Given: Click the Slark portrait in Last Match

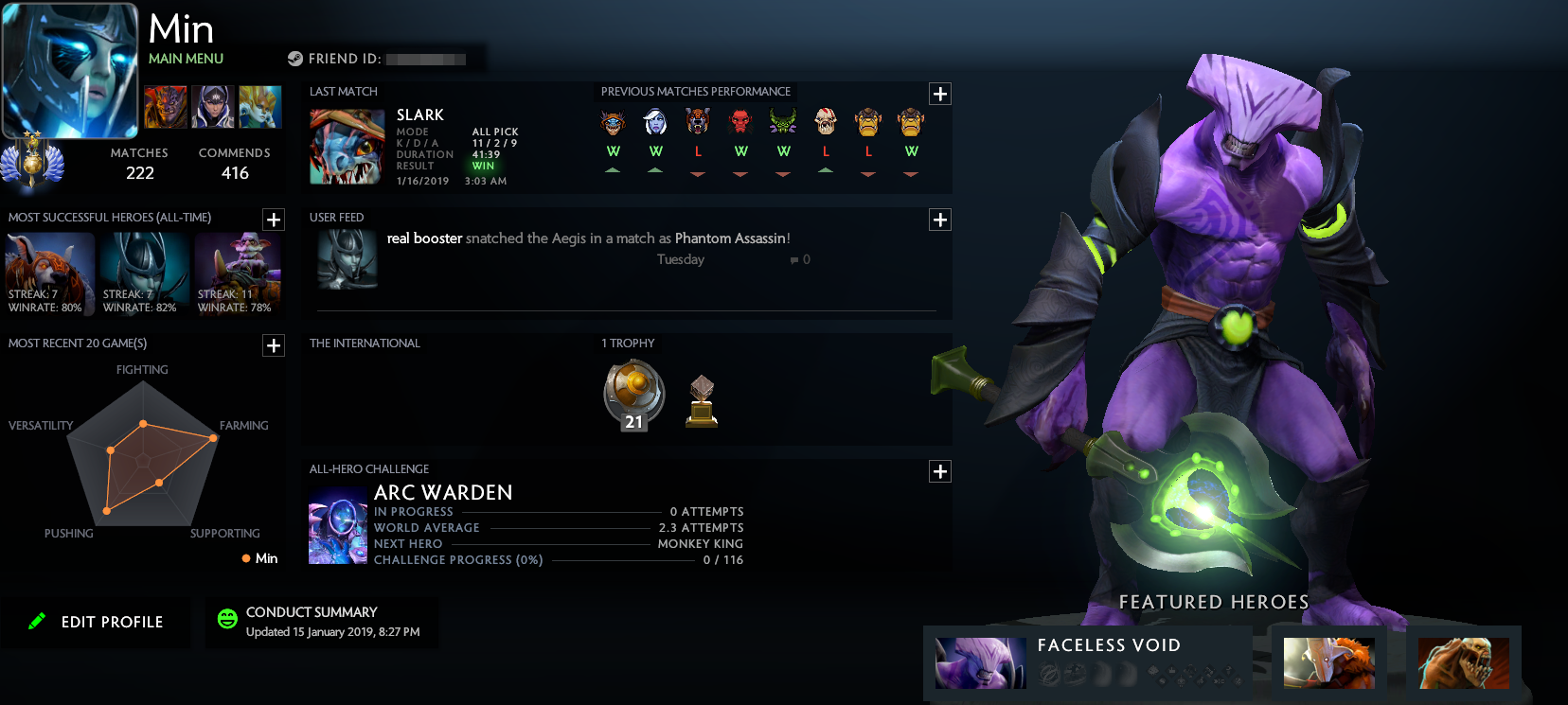Looking at the screenshot, I should (x=347, y=147).
